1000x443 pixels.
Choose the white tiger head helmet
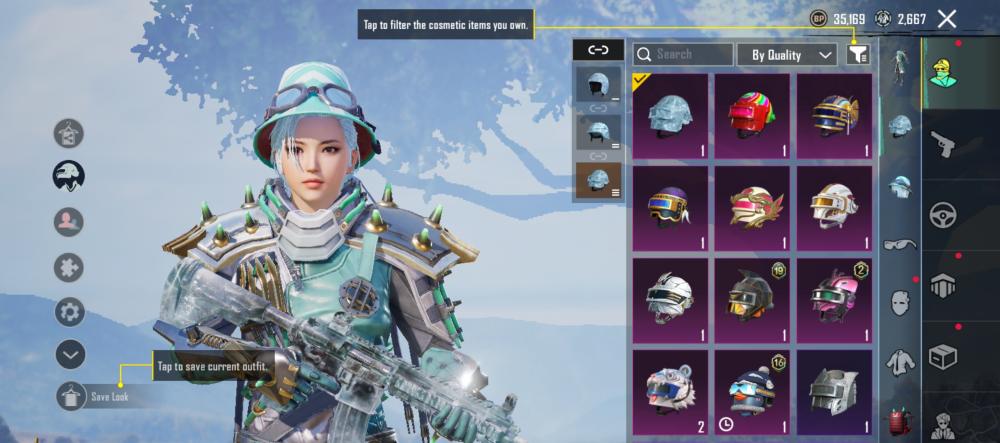click(669, 392)
